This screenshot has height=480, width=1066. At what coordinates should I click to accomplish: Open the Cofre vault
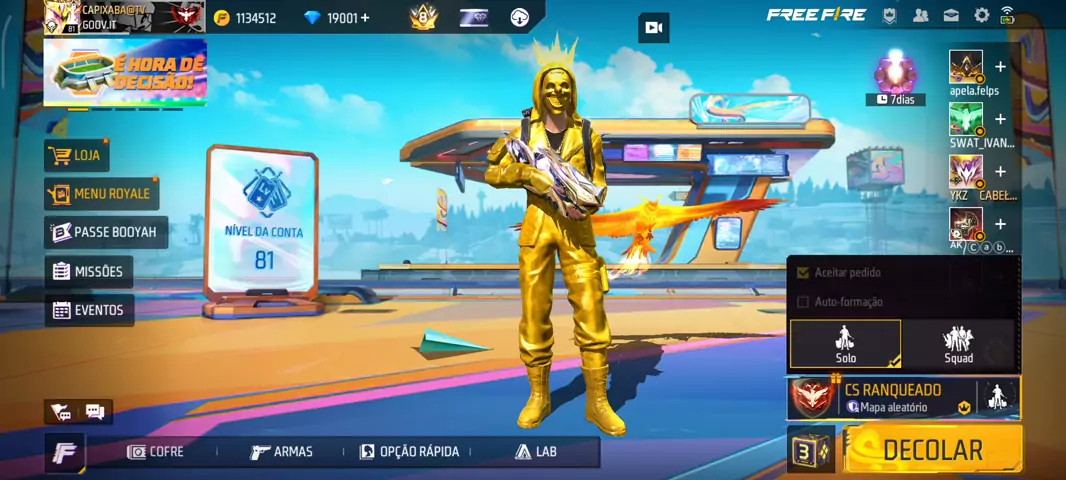pyautogui.click(x=156, y=452)
